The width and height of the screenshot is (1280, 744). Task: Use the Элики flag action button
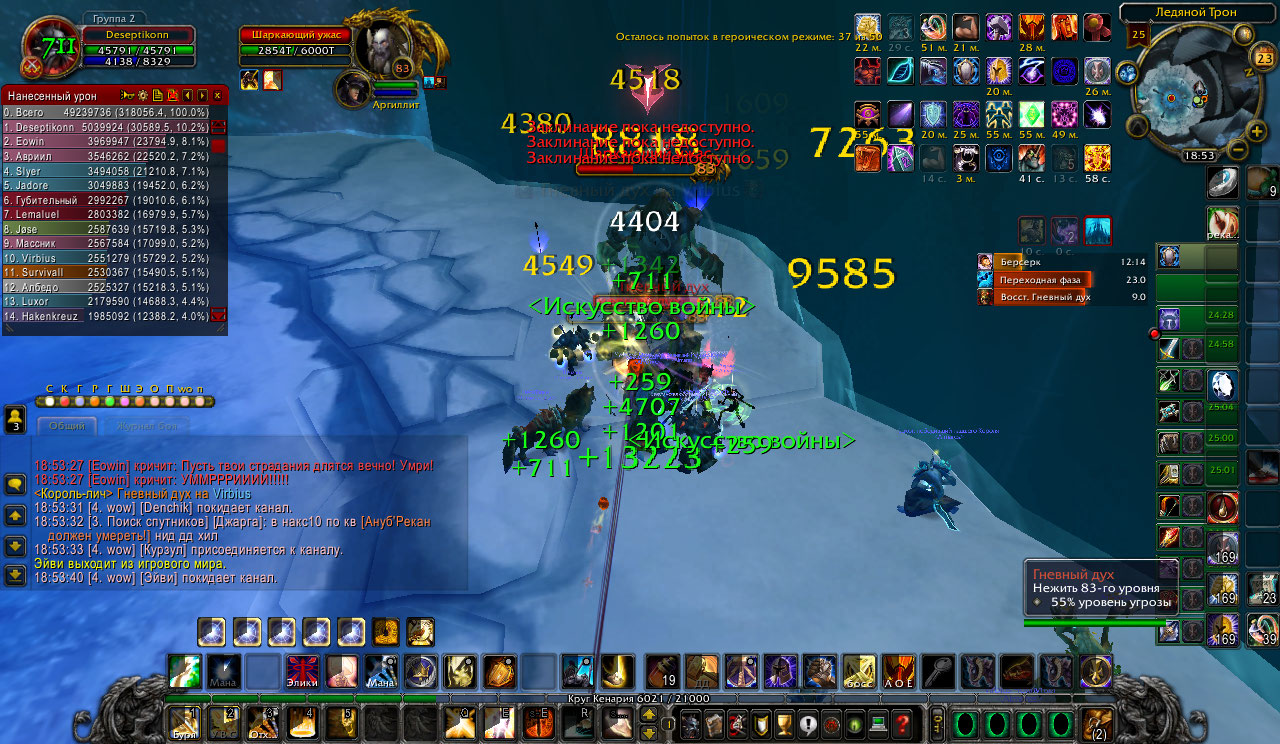point(303,671)
